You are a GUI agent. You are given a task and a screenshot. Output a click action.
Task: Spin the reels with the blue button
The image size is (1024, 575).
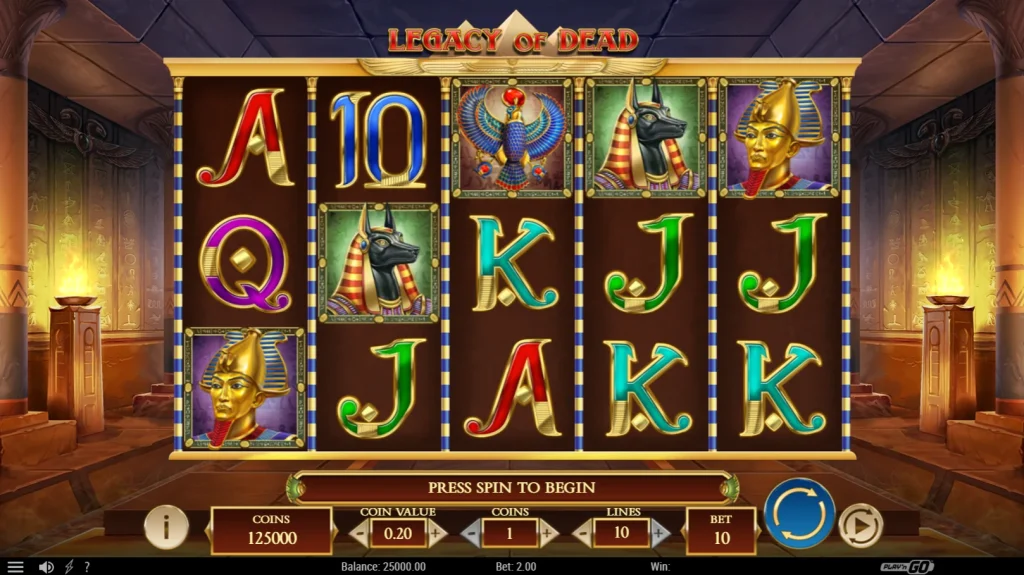click(x=799, y=514)
